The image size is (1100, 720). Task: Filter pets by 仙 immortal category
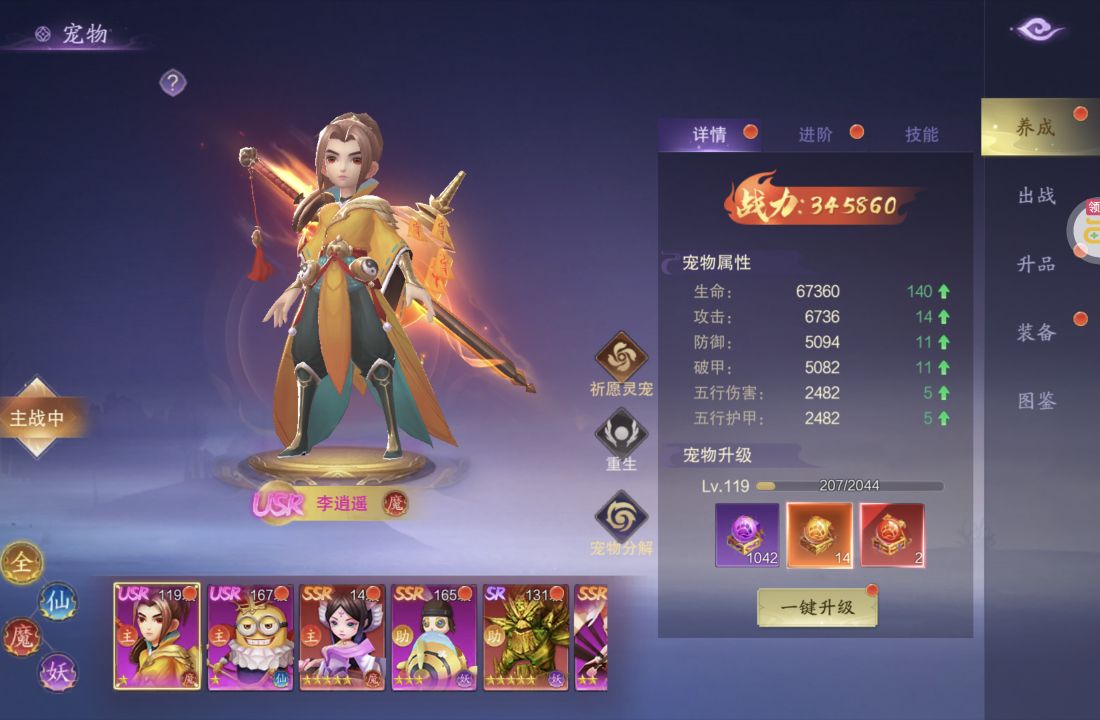(57, 602)
